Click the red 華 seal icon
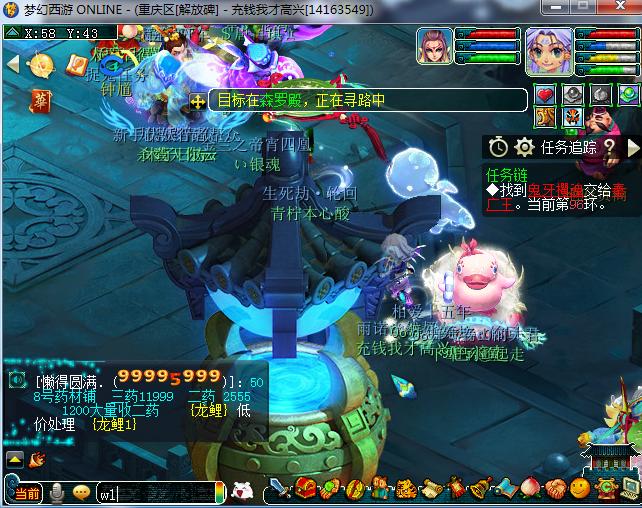 (x=42, y=101)
